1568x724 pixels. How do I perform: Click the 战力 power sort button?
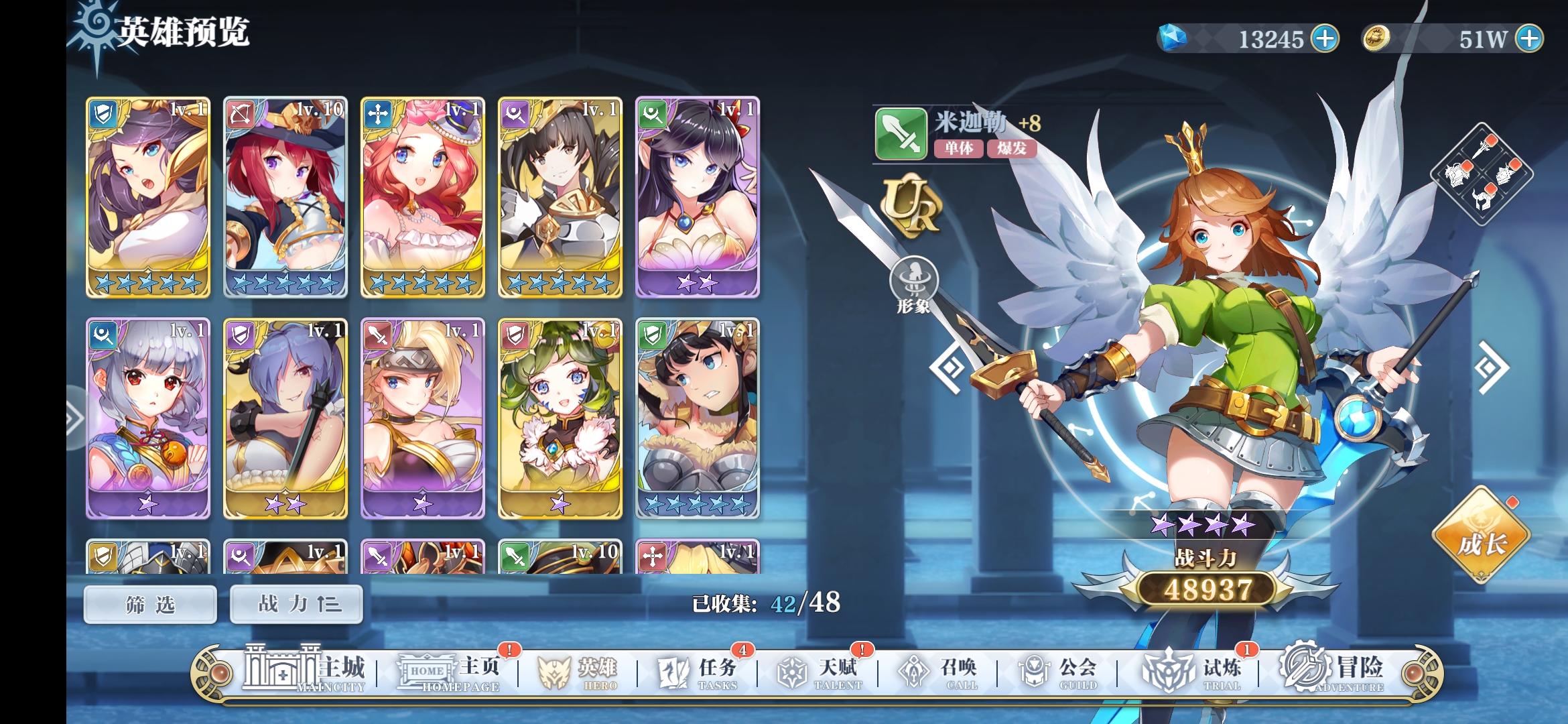click(295, 603)
